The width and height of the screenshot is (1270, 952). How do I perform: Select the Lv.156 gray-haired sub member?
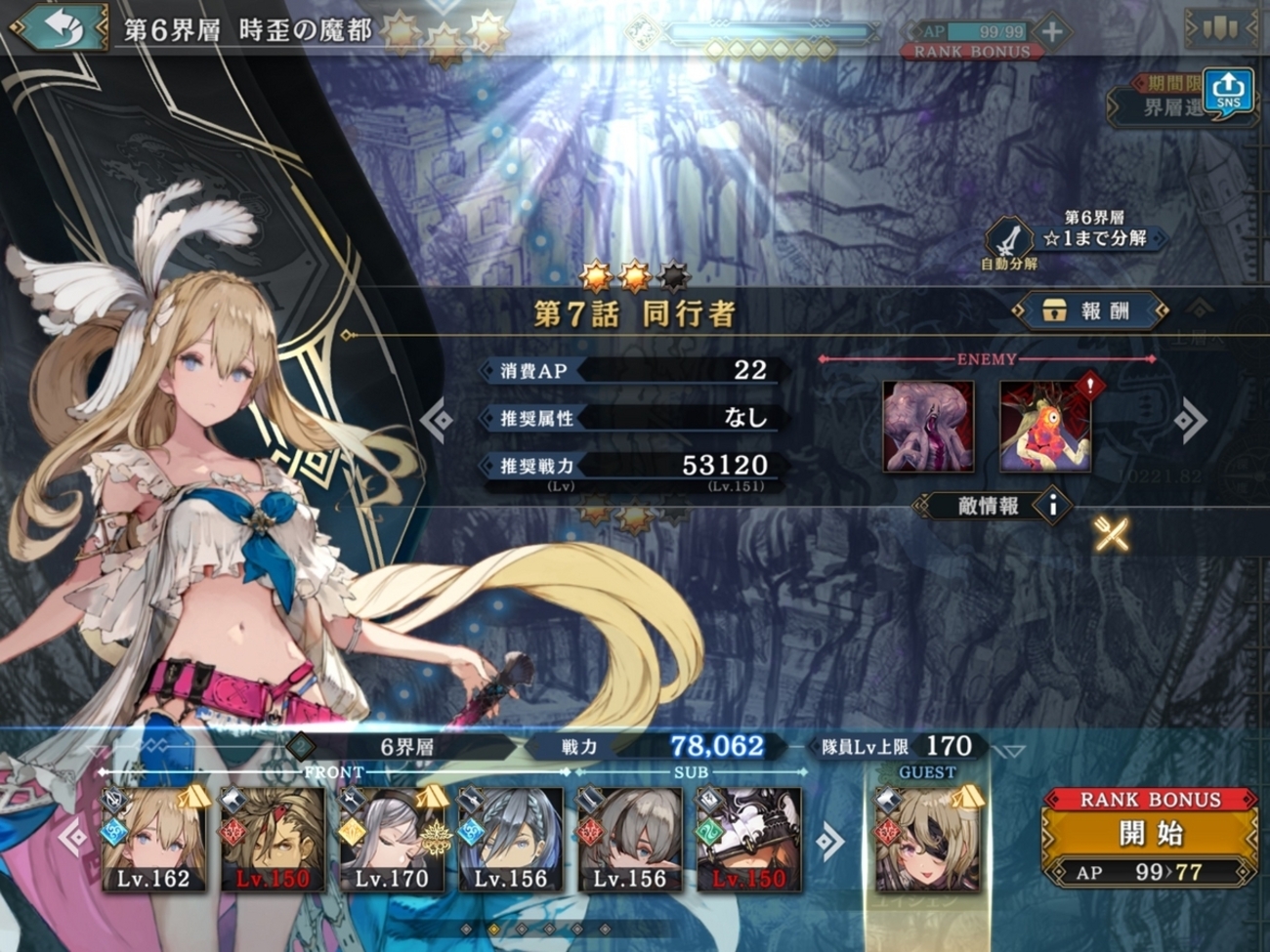coord(630,840)
